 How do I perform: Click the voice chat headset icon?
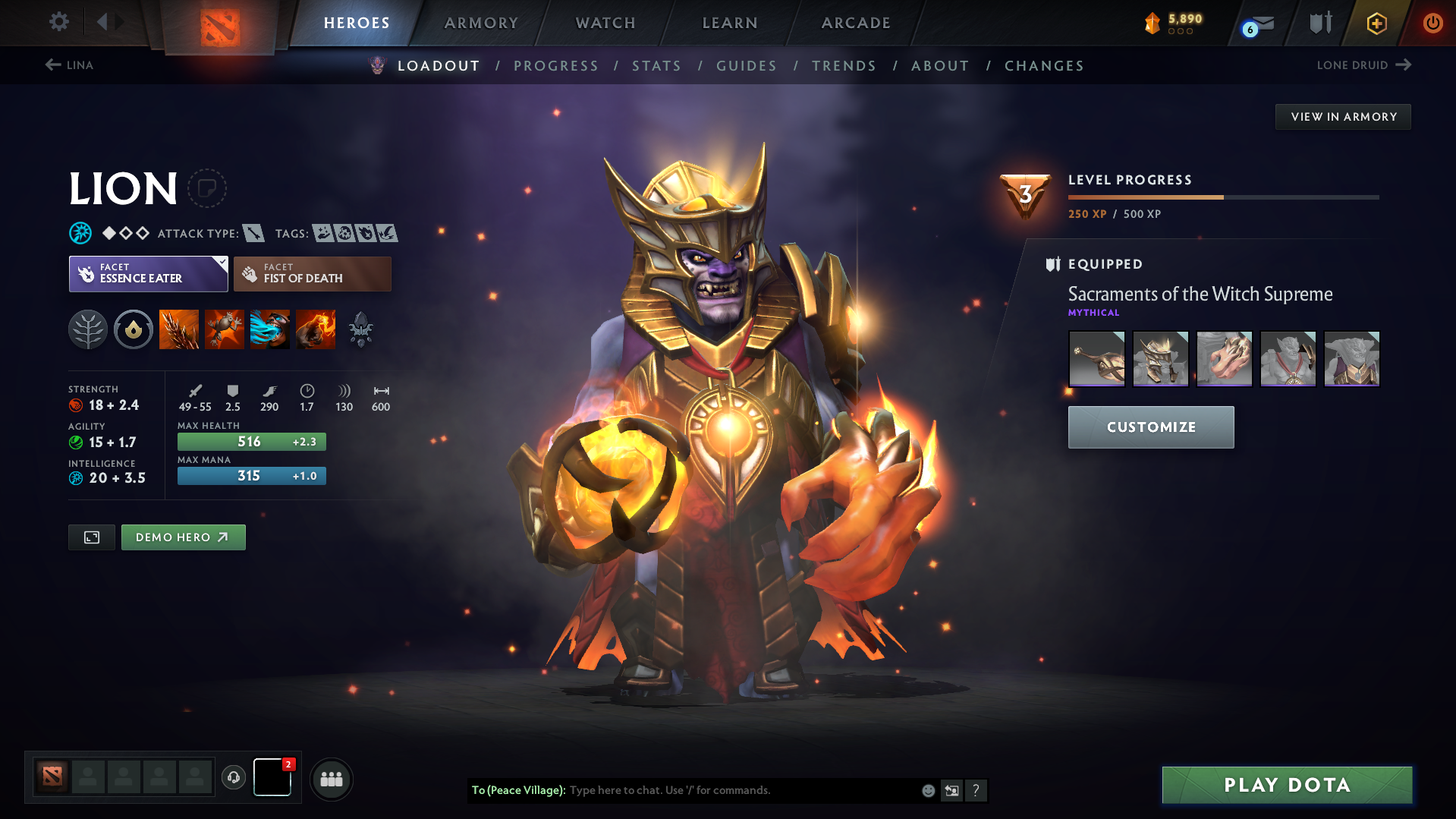(234, 779)
